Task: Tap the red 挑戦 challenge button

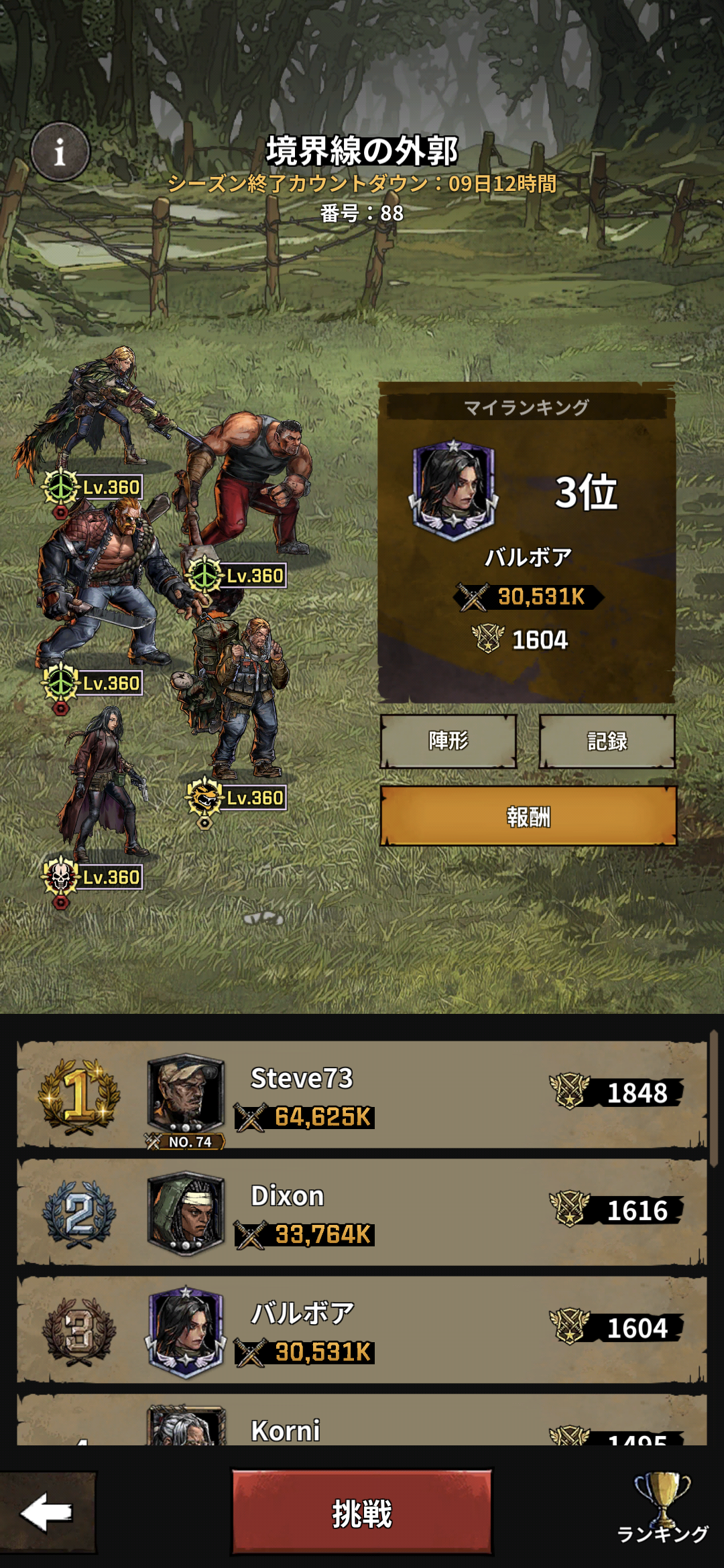Action: point(362,1513)
